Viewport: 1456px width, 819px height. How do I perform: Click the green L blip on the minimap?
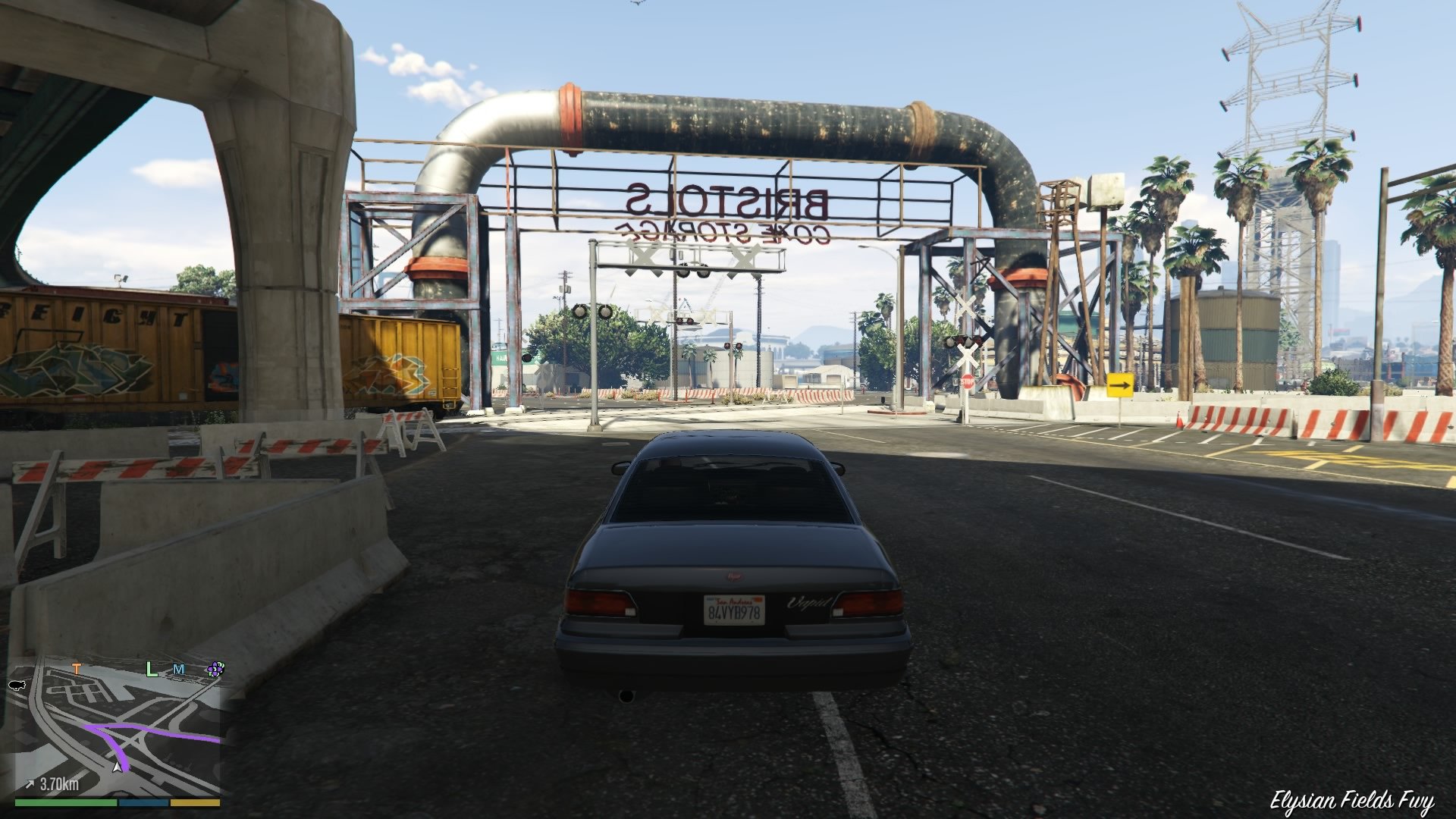151,670
